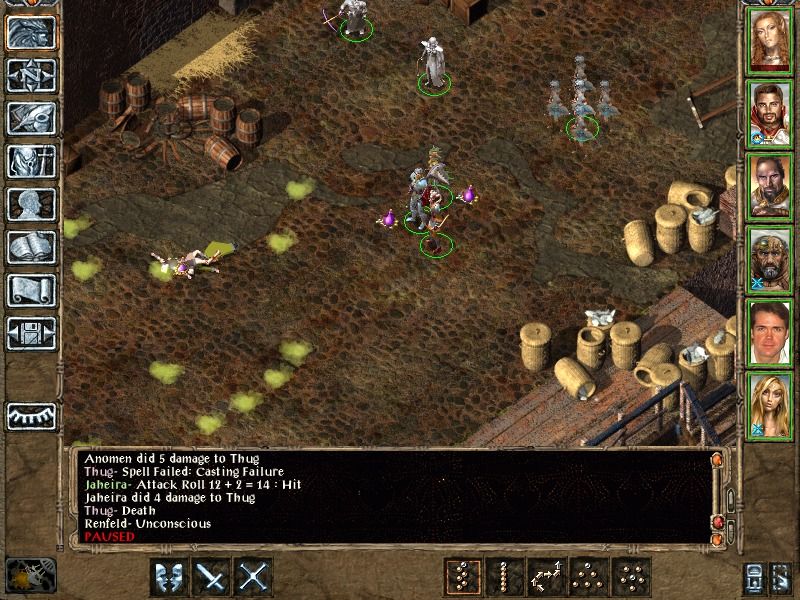The image size is (800, 600).
Task: Select the two-column formation button
Action: point(461,577)
